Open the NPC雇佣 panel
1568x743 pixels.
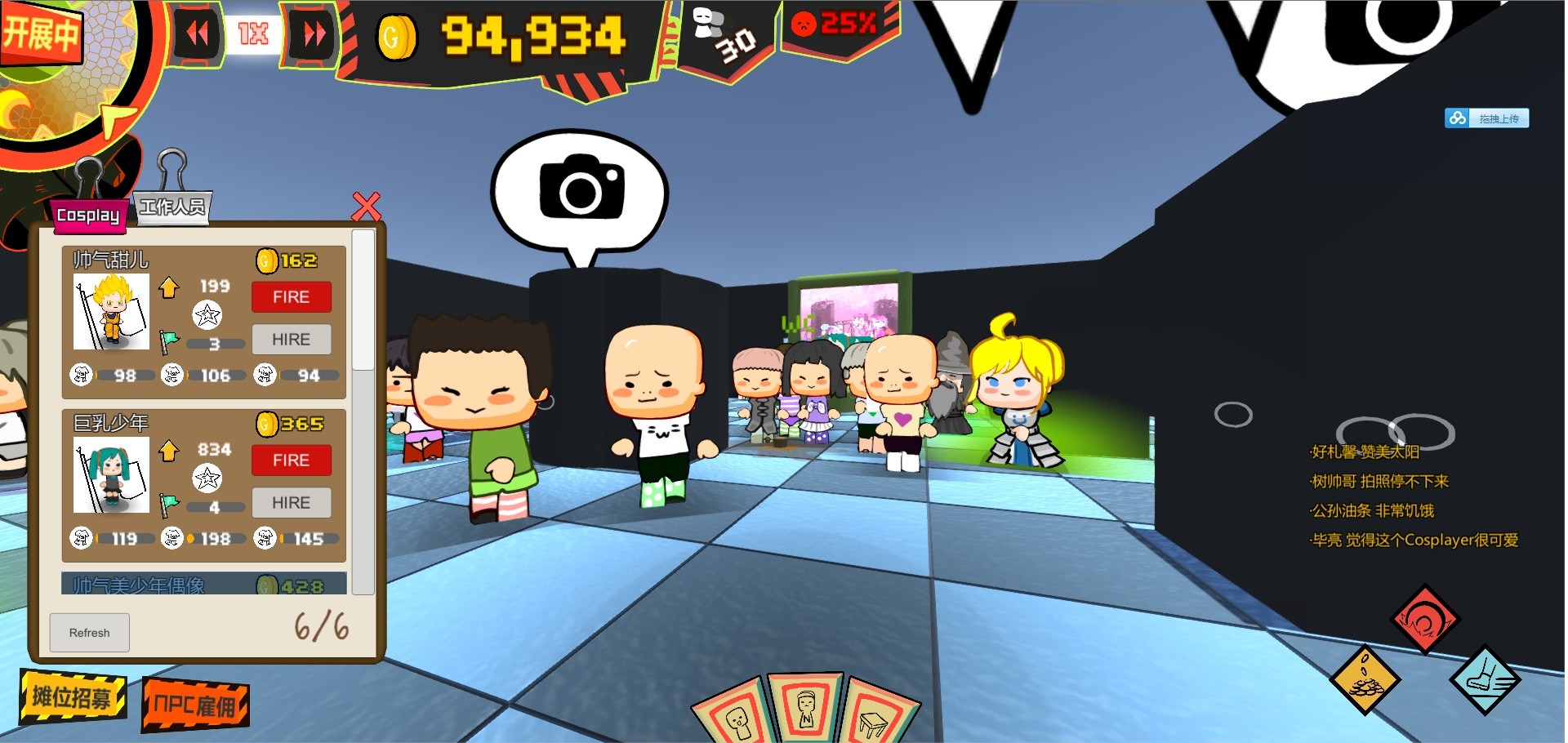pyautogui.click(x=194, y=704)
